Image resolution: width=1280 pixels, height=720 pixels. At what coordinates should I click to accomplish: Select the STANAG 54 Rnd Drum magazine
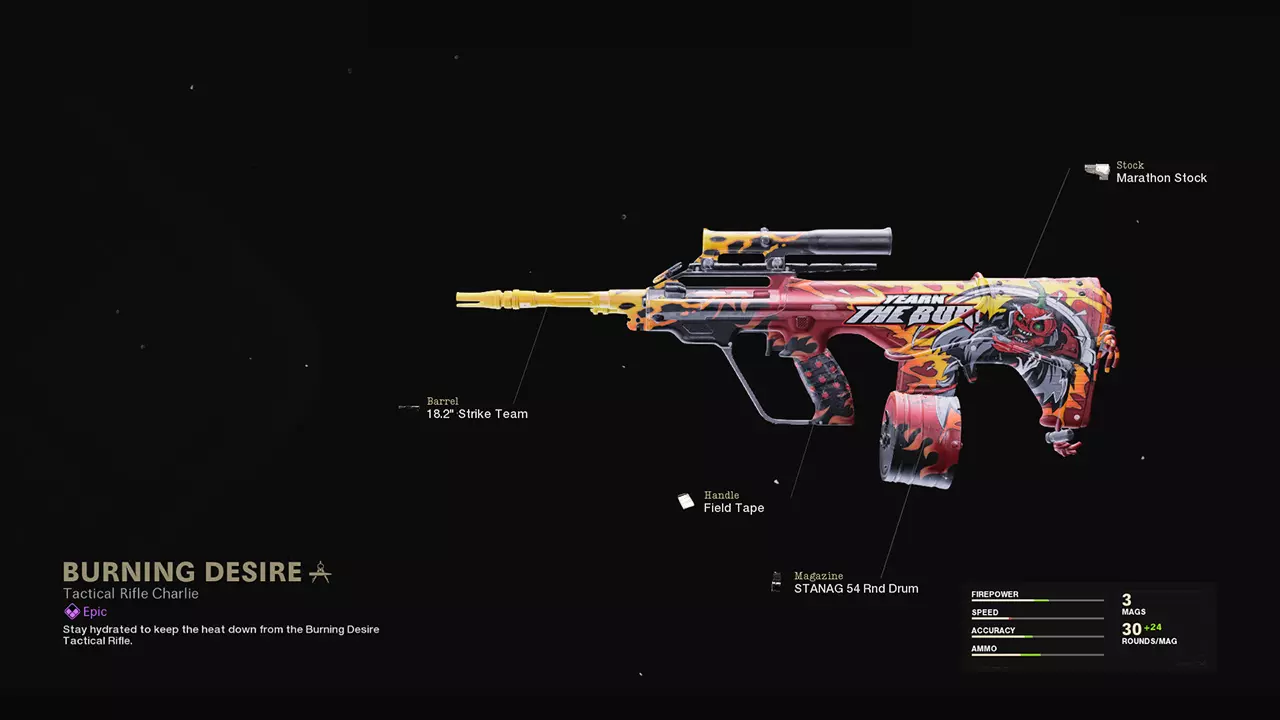(x=855, y=589)
